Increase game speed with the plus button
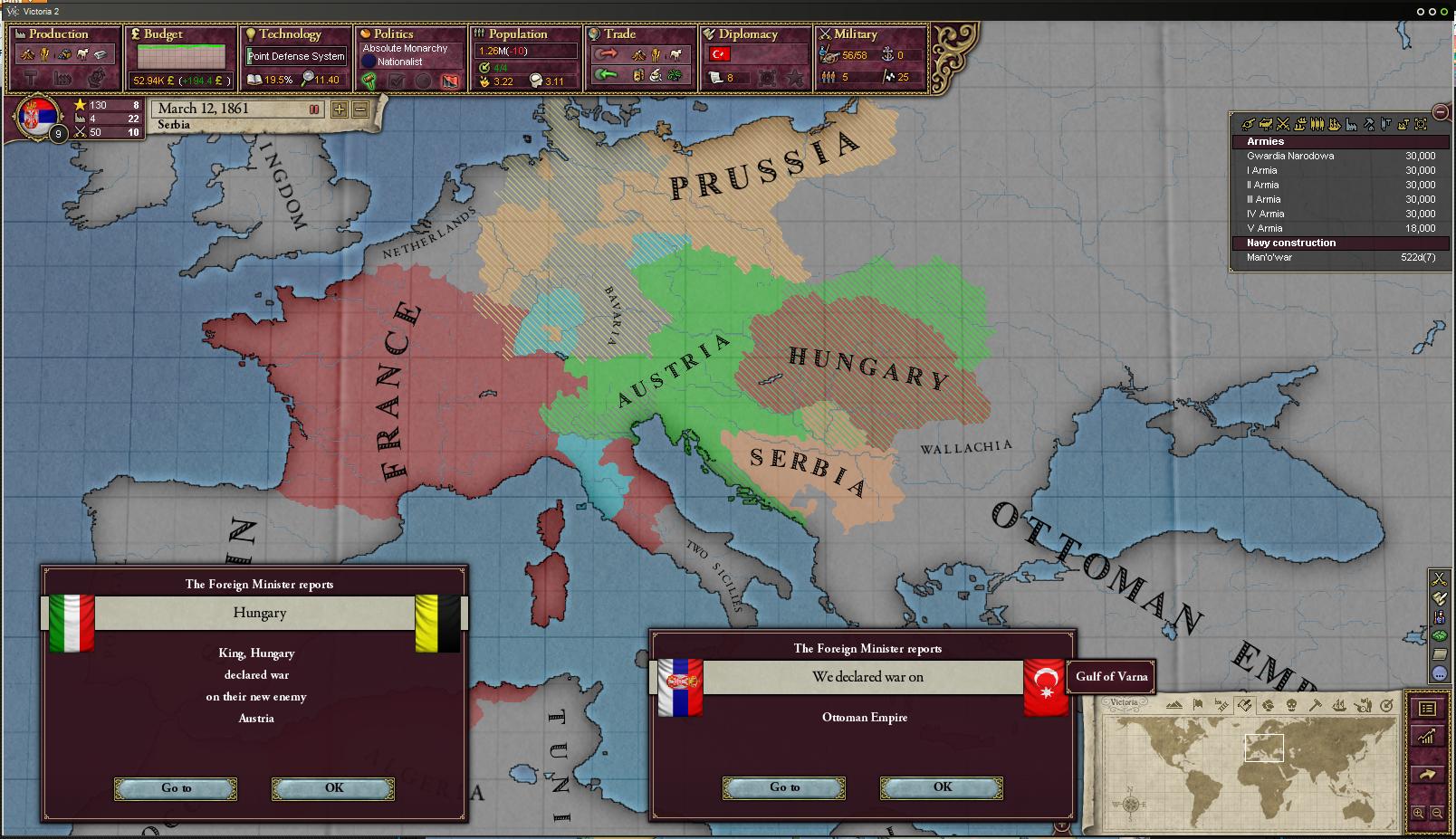Image resolution: width=1456 pixels, height=839 pixels. coord(340,110)
